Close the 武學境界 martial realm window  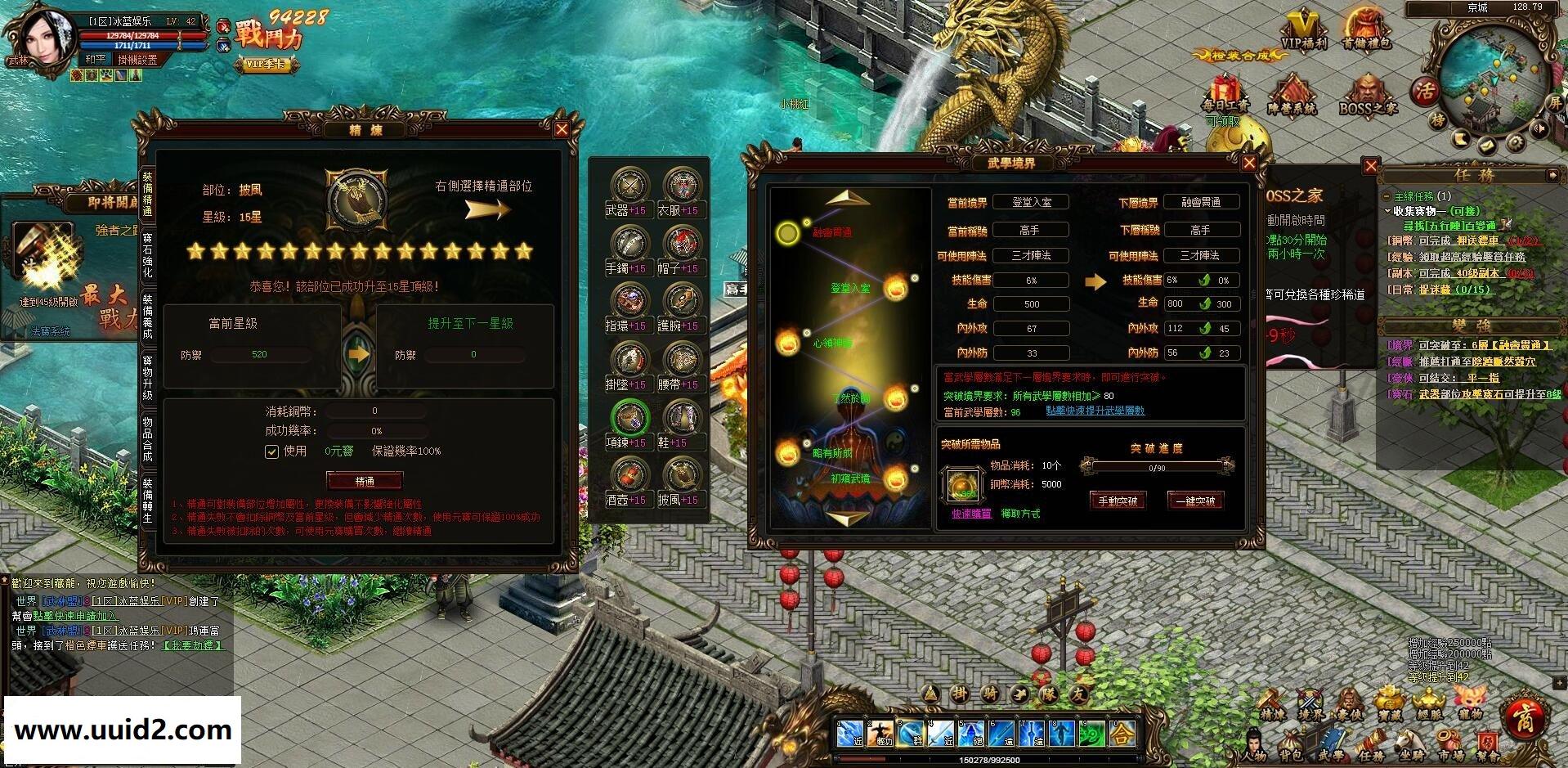pos(1248,163)
